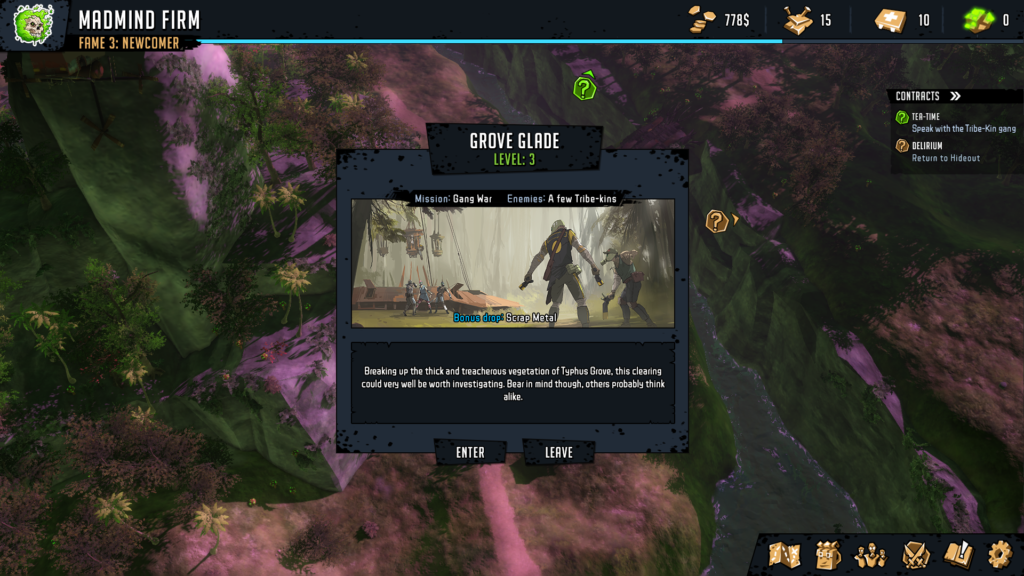Open the journal book with exclamation mark

958,554
